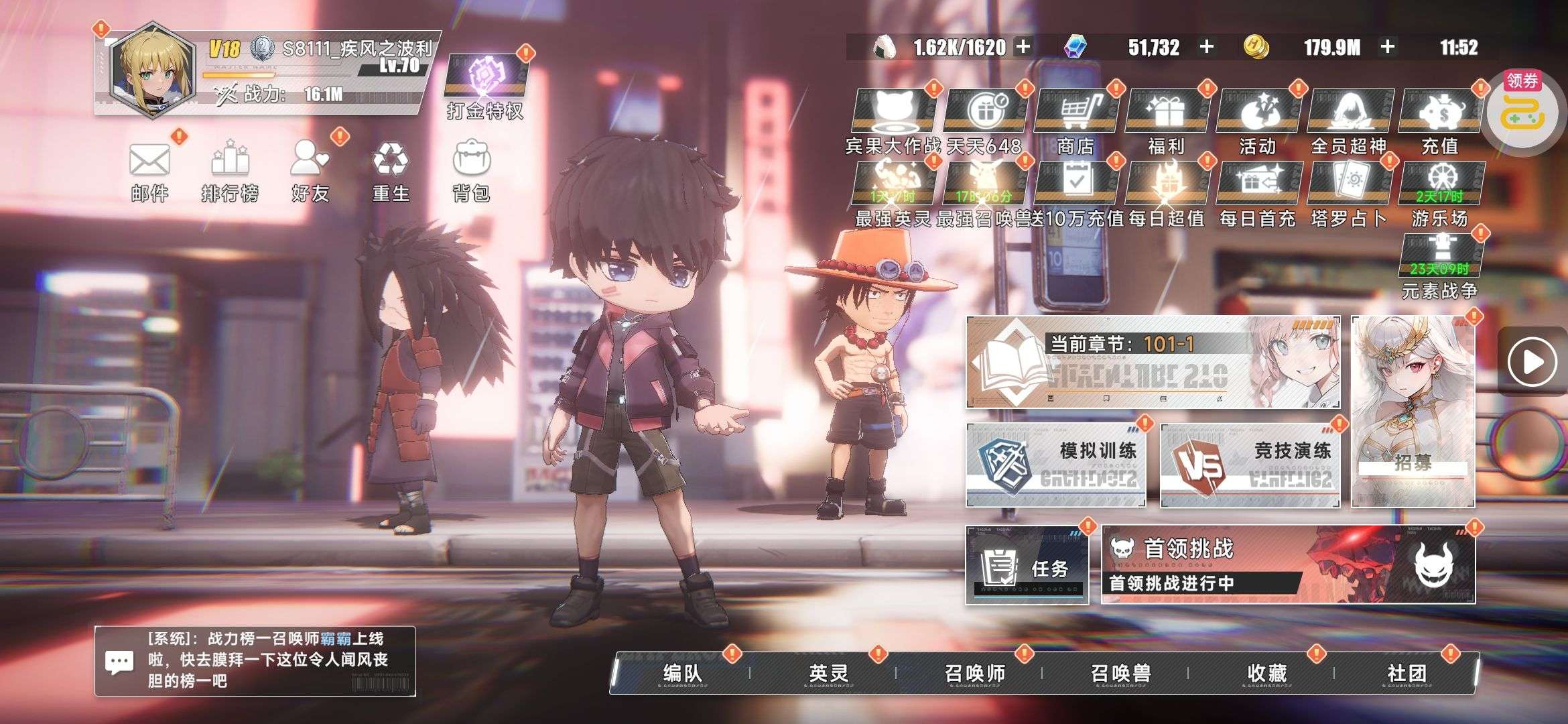Open the 任务 quest panel
This screenshot has height=724, width=1568.
pyautogui.click(x=1027, y=566)
